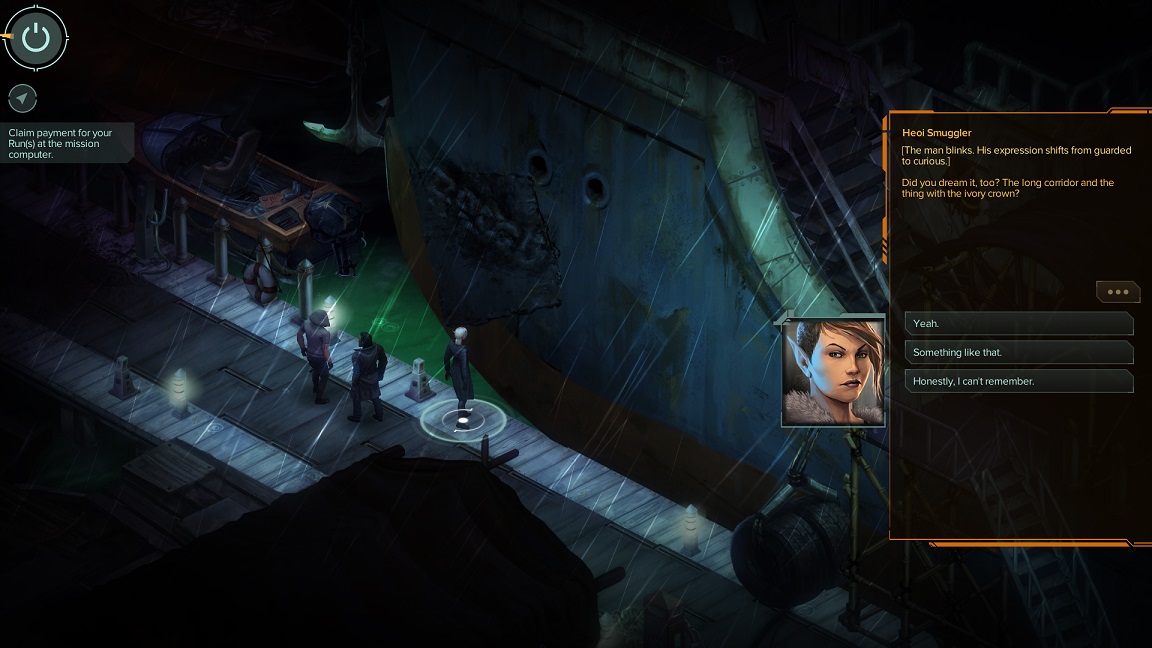This screenshot has height=648, width=1152.
Task: Click the ellipsis dialogue history button
Action: (1117, 292)
